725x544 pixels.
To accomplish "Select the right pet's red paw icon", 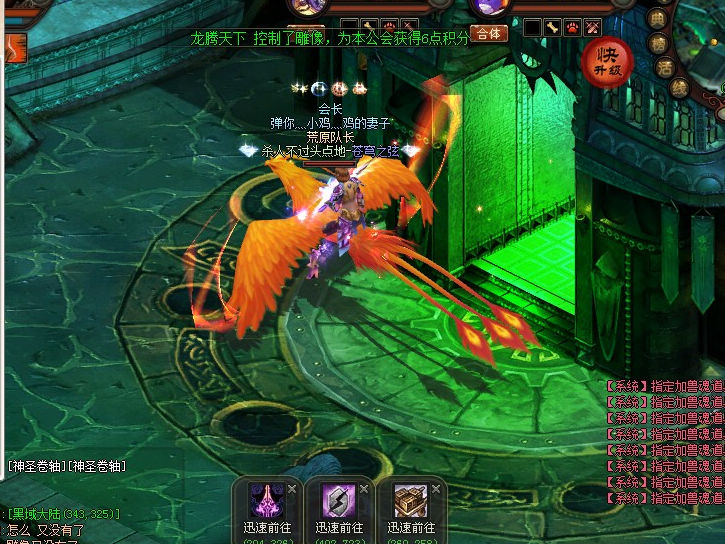I will click(573, 27).
